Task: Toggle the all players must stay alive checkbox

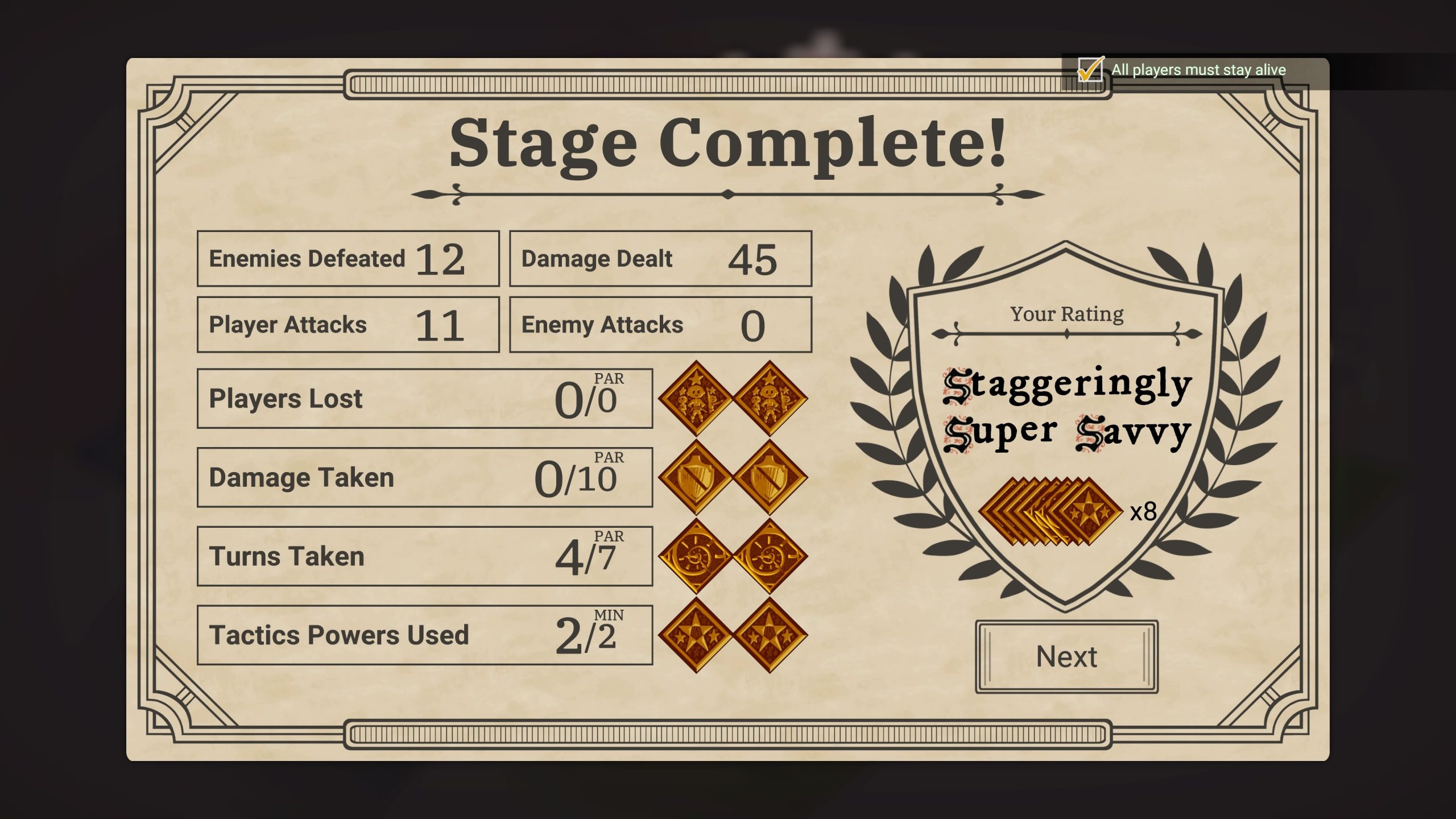Action: [1090, 71]
